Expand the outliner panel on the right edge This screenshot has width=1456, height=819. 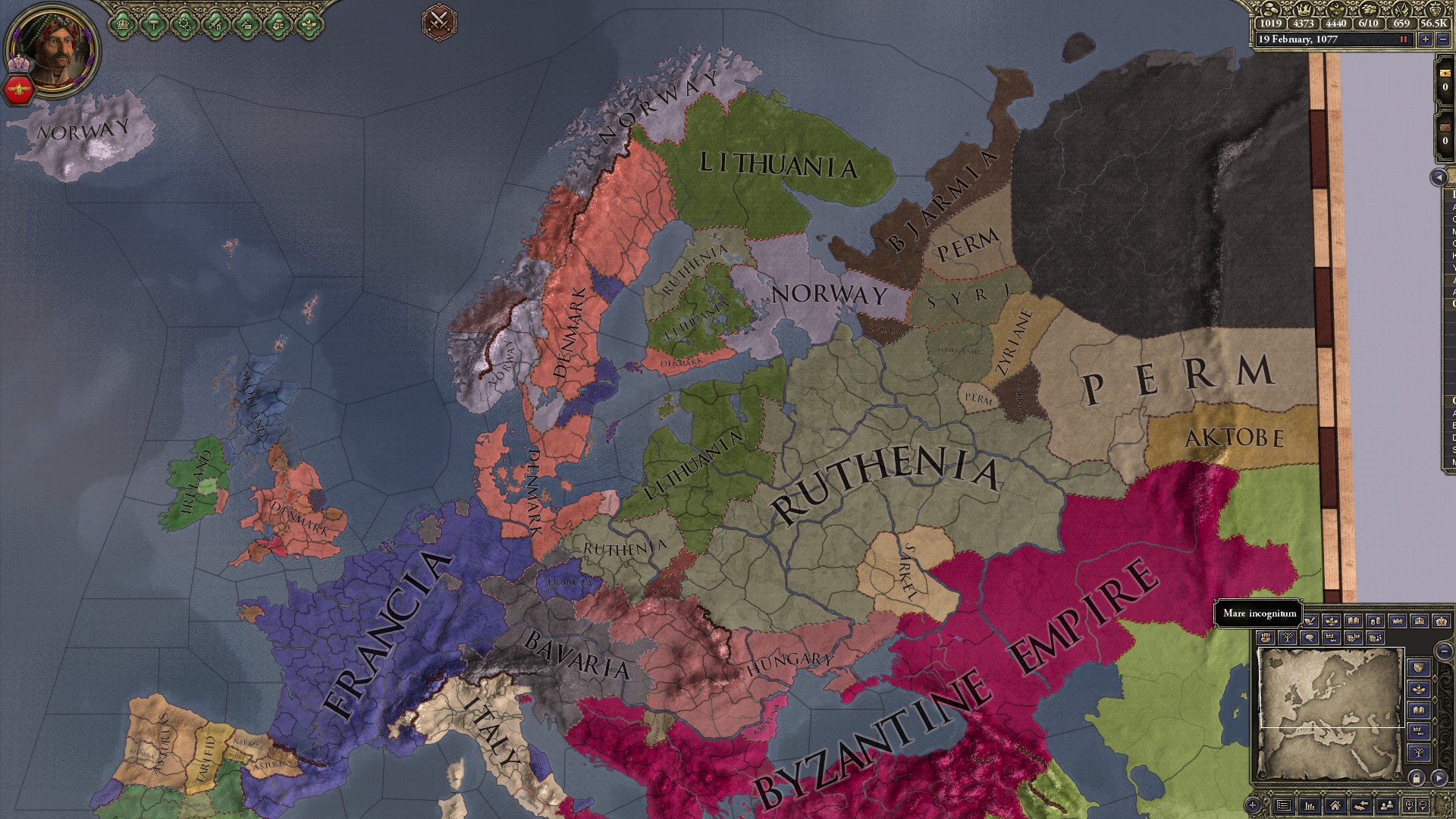coord(1437,178)
